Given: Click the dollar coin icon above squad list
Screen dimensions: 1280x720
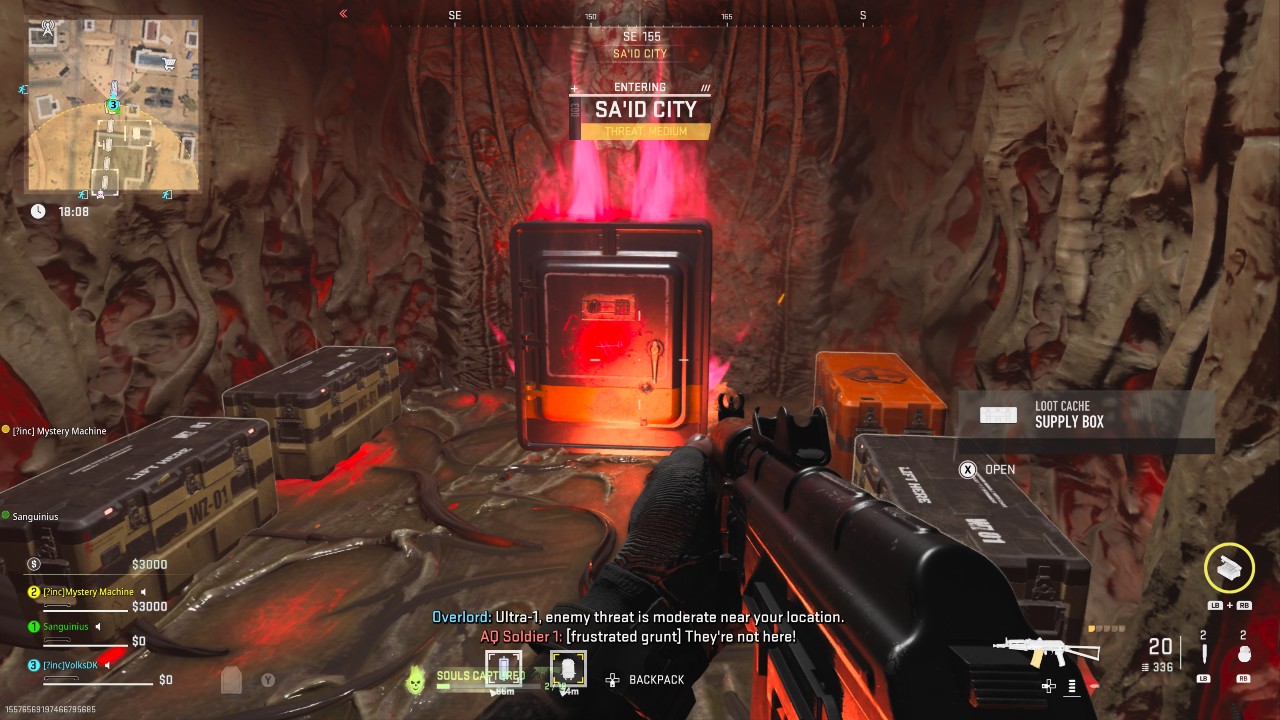Looking at the screenshot, I should (33, 564).
